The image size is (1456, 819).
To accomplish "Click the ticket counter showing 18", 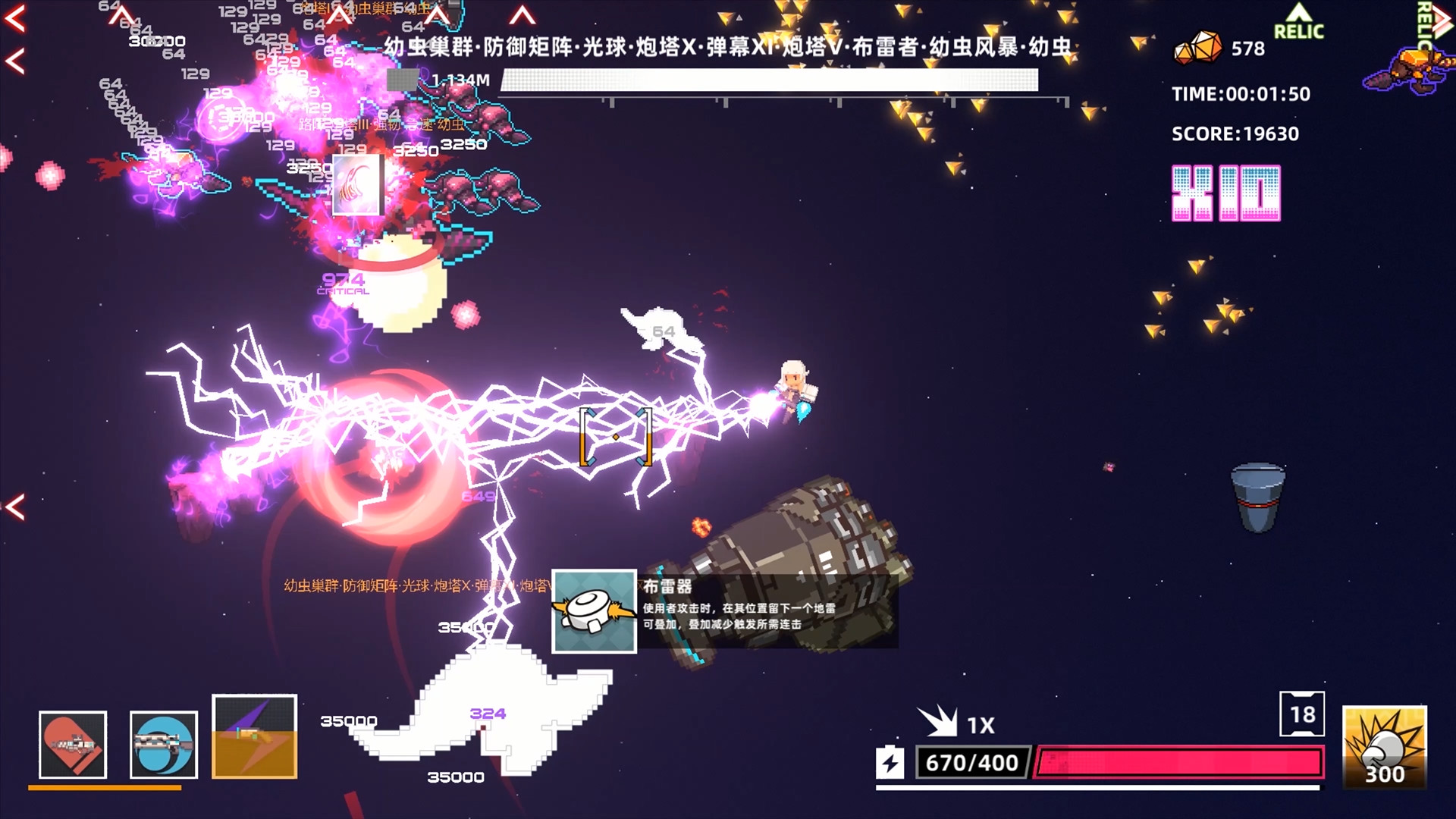I will pyautogui.click(x=1302, y=714).
